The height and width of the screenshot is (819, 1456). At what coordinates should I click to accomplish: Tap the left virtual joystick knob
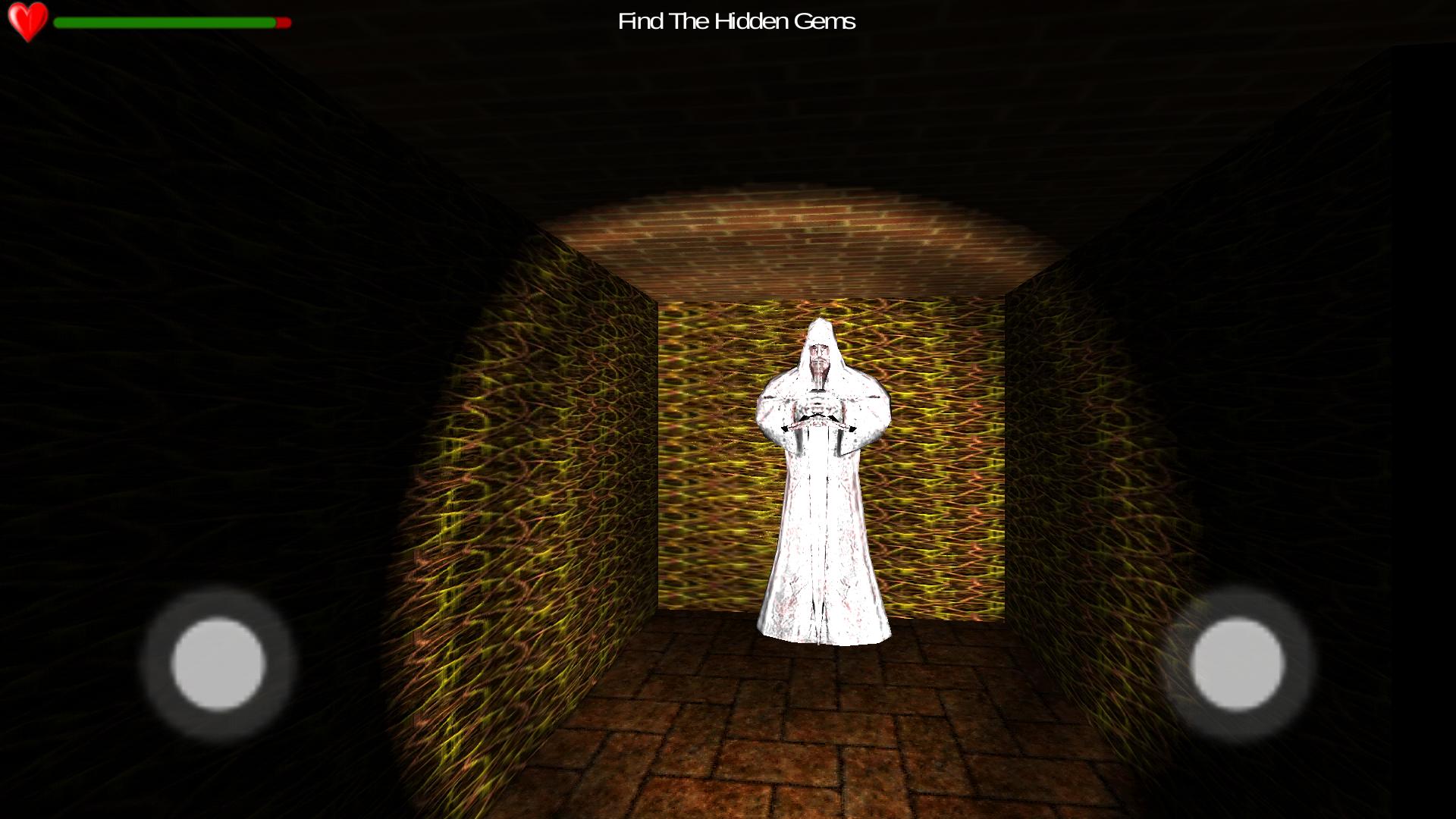(x=218, y=664)
